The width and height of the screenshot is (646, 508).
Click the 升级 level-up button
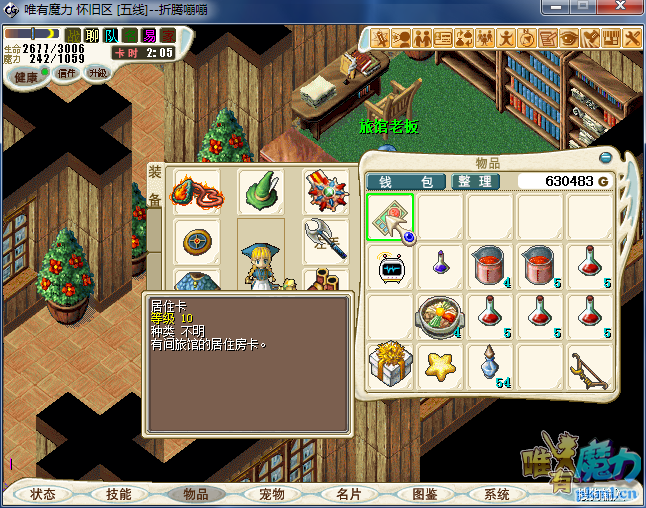point(97,73)
